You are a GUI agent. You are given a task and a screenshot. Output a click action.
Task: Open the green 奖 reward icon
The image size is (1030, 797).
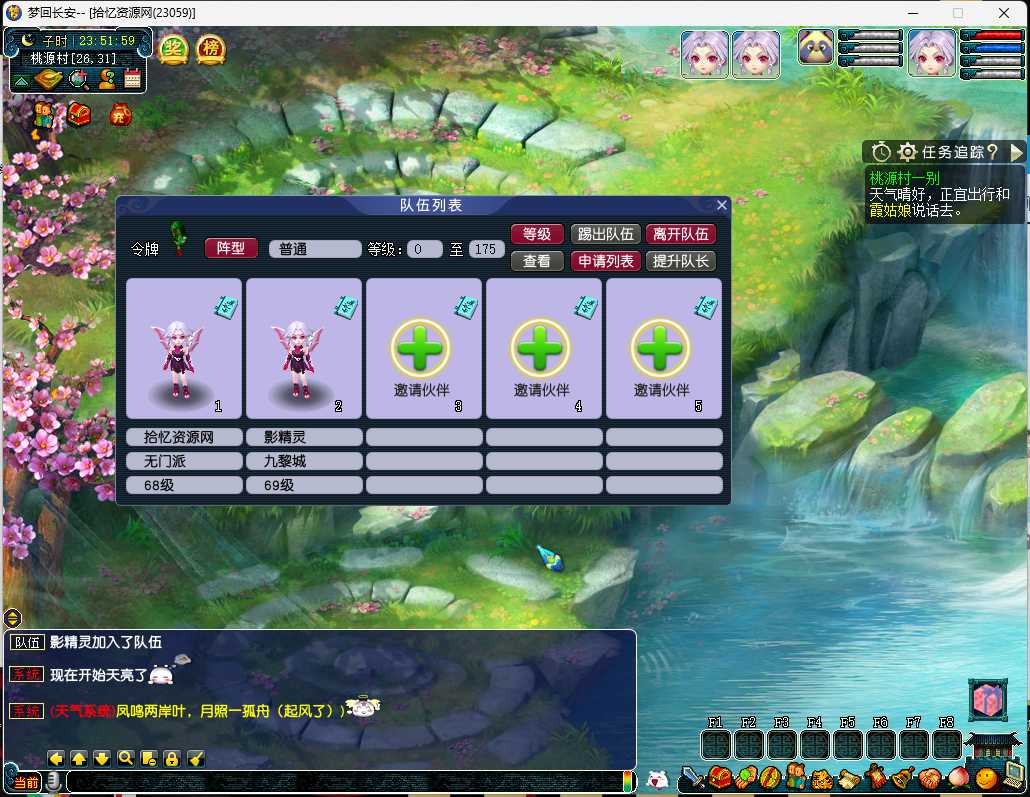(174, 49)
